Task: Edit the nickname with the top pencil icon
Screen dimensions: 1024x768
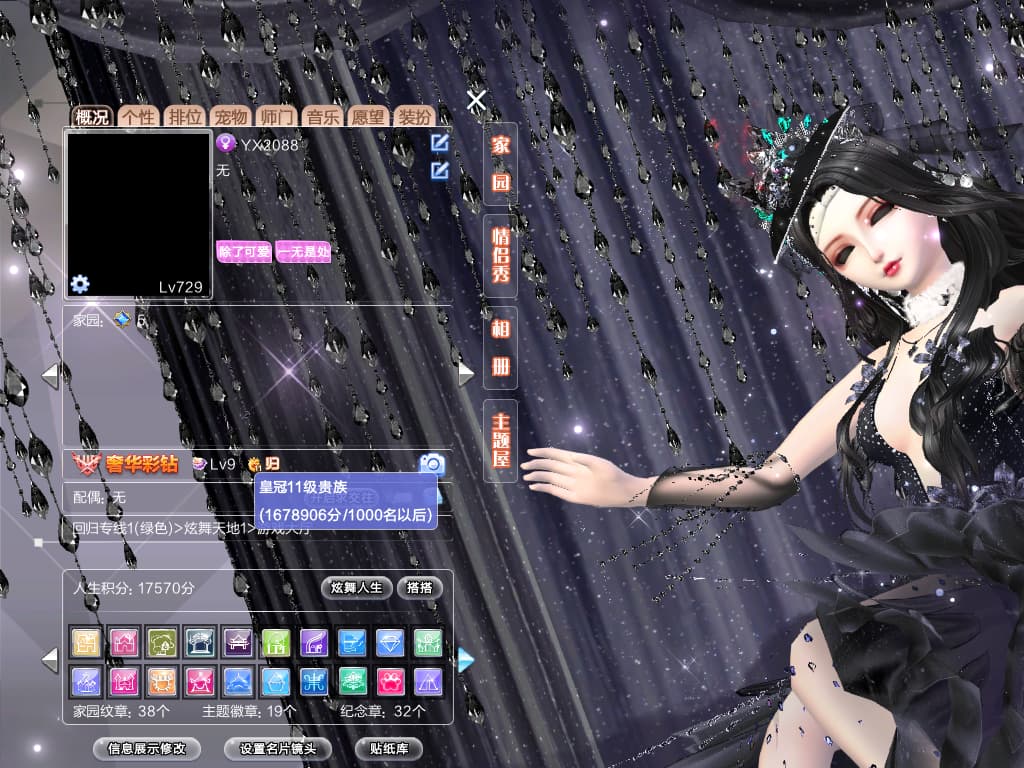Action: 439,143
